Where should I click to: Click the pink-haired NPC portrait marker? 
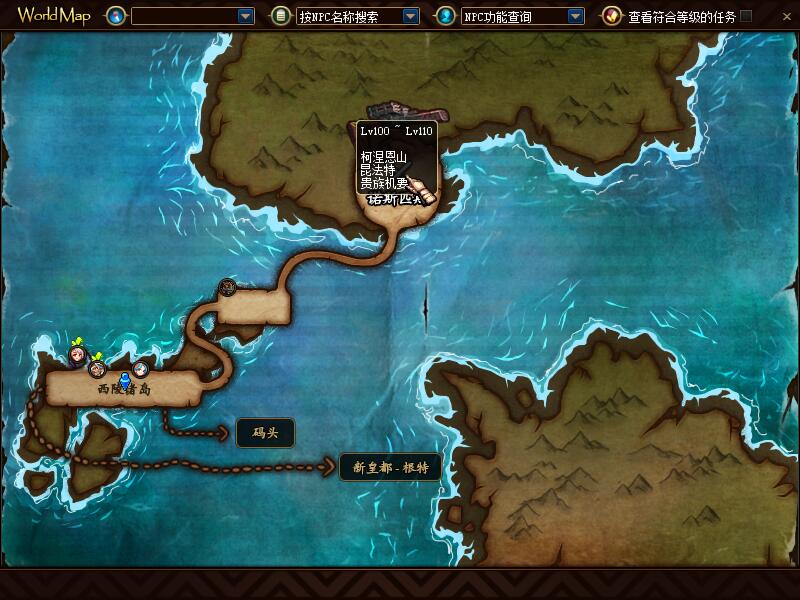pyautogui.click(x=77, y=356)
